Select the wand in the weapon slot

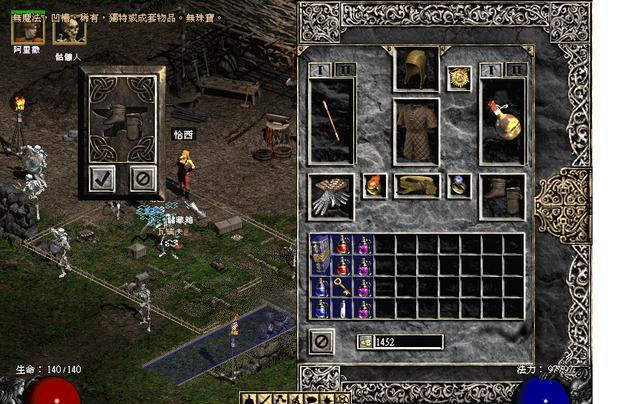332,121
